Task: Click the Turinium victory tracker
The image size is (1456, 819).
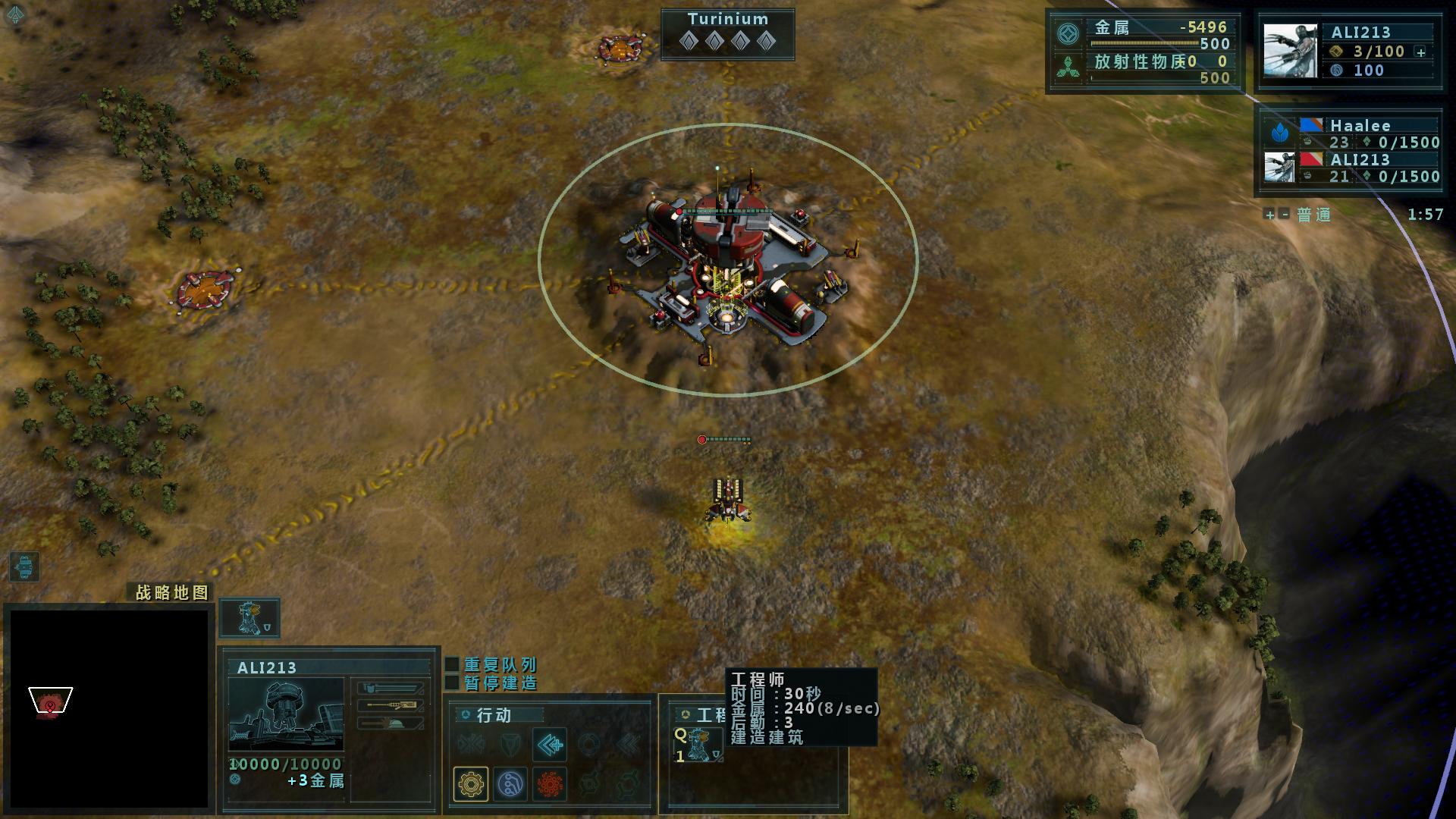Action: (x=727, y=34)
